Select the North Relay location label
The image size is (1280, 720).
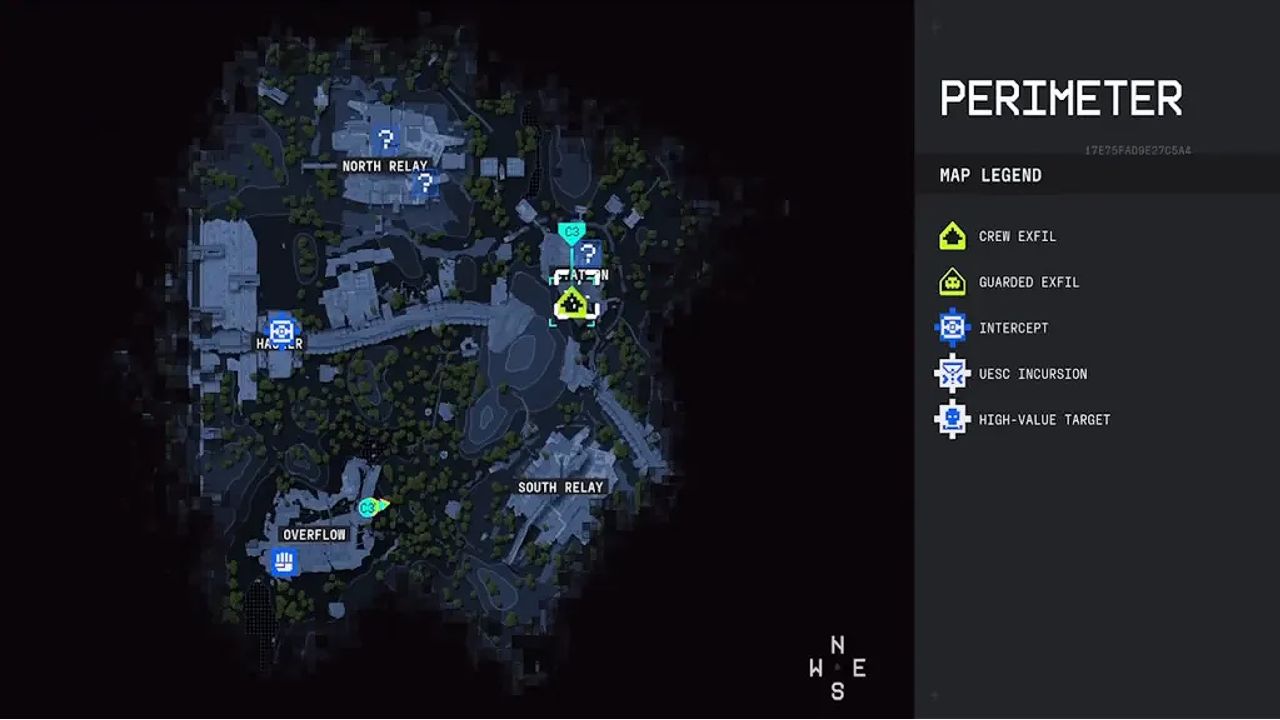384,166
